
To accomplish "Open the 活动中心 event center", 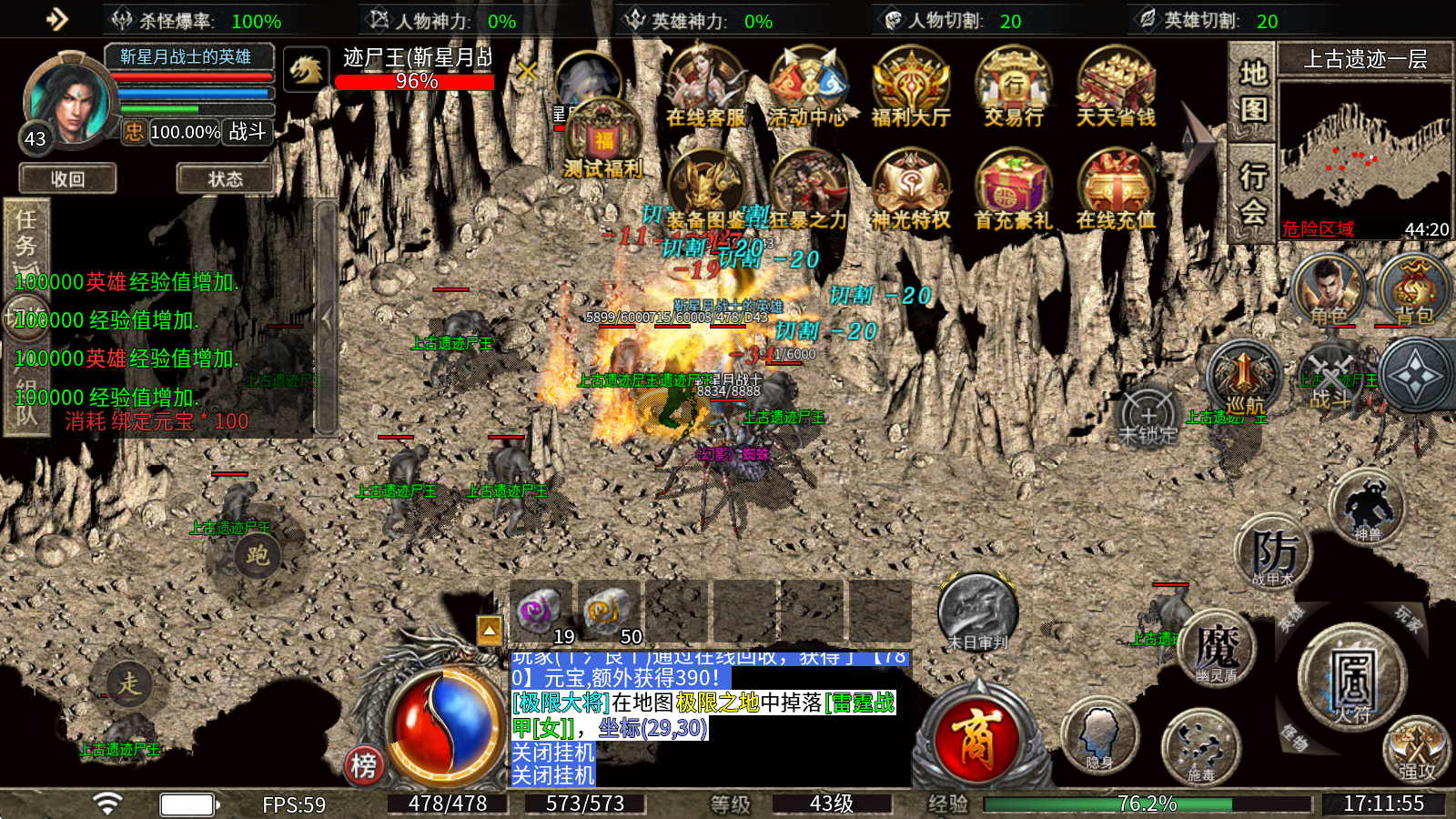I will click(x=807, y=88).
